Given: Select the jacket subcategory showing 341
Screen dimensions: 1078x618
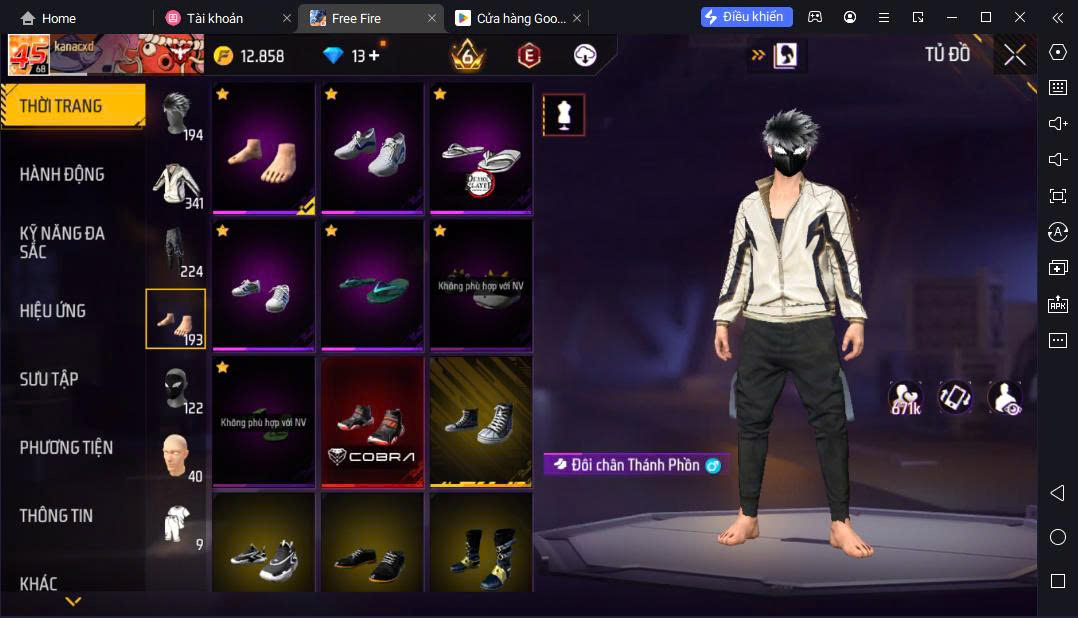Looking at the screenshot, I should tap(177, 183).
